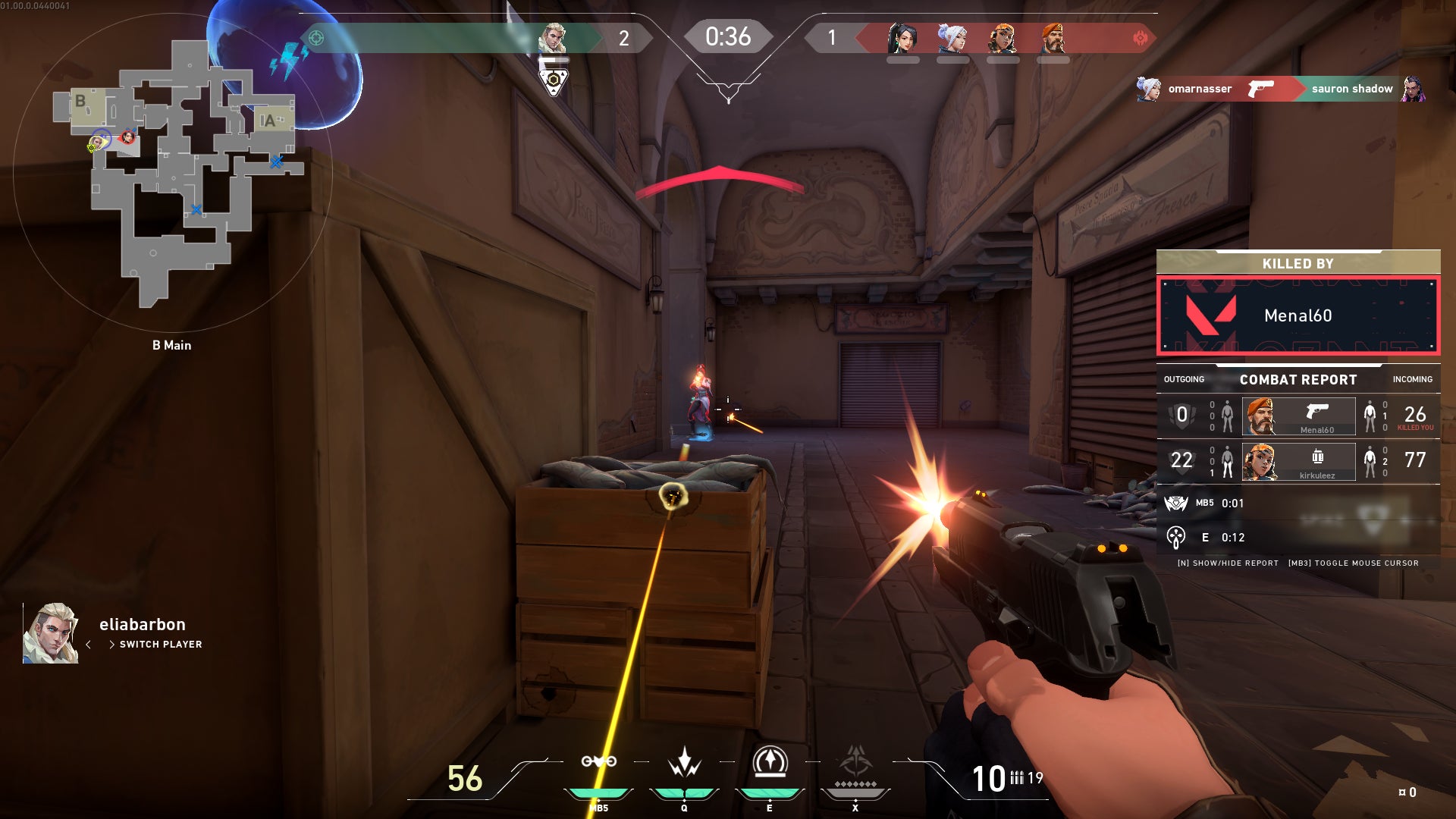Click the B Main area on the minimap
Screen dimensions: 1456x819
[172, 345]
